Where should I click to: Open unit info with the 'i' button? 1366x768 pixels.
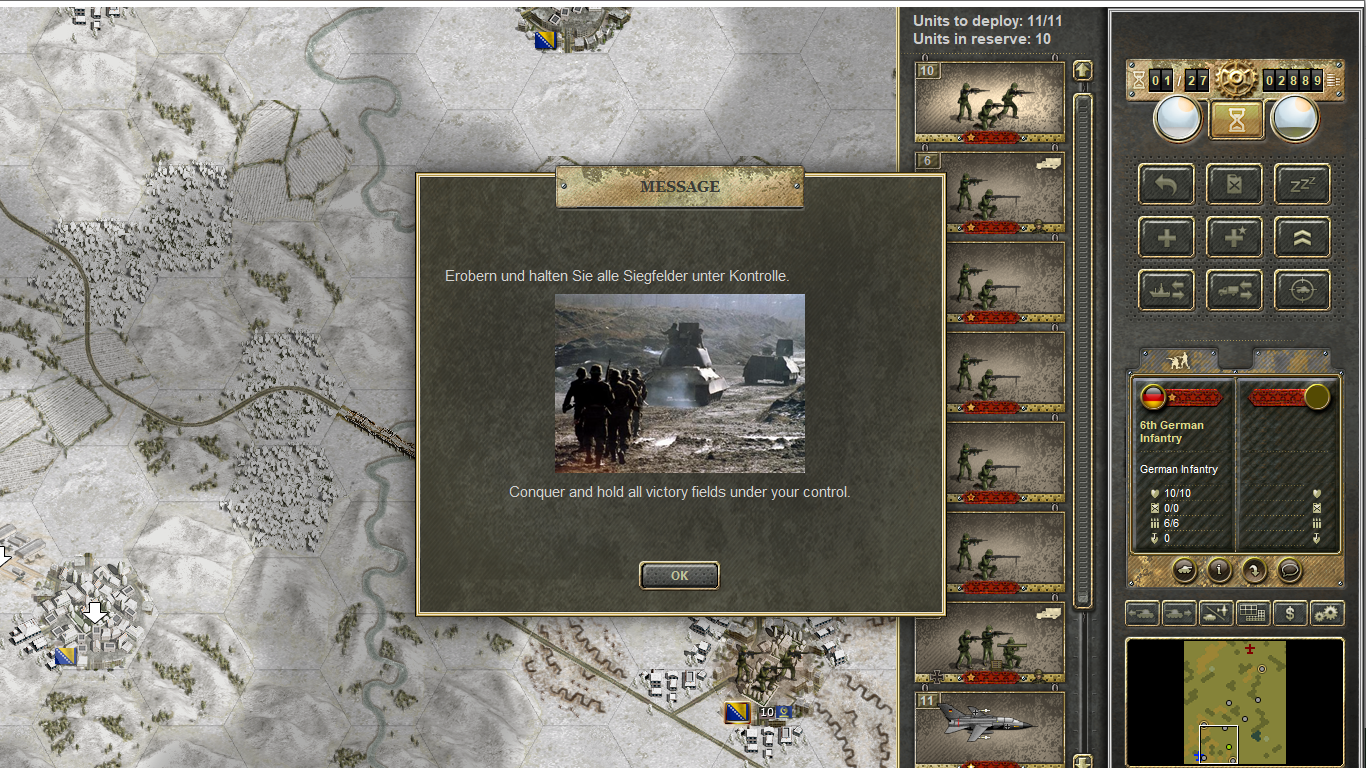point(1219,570)
